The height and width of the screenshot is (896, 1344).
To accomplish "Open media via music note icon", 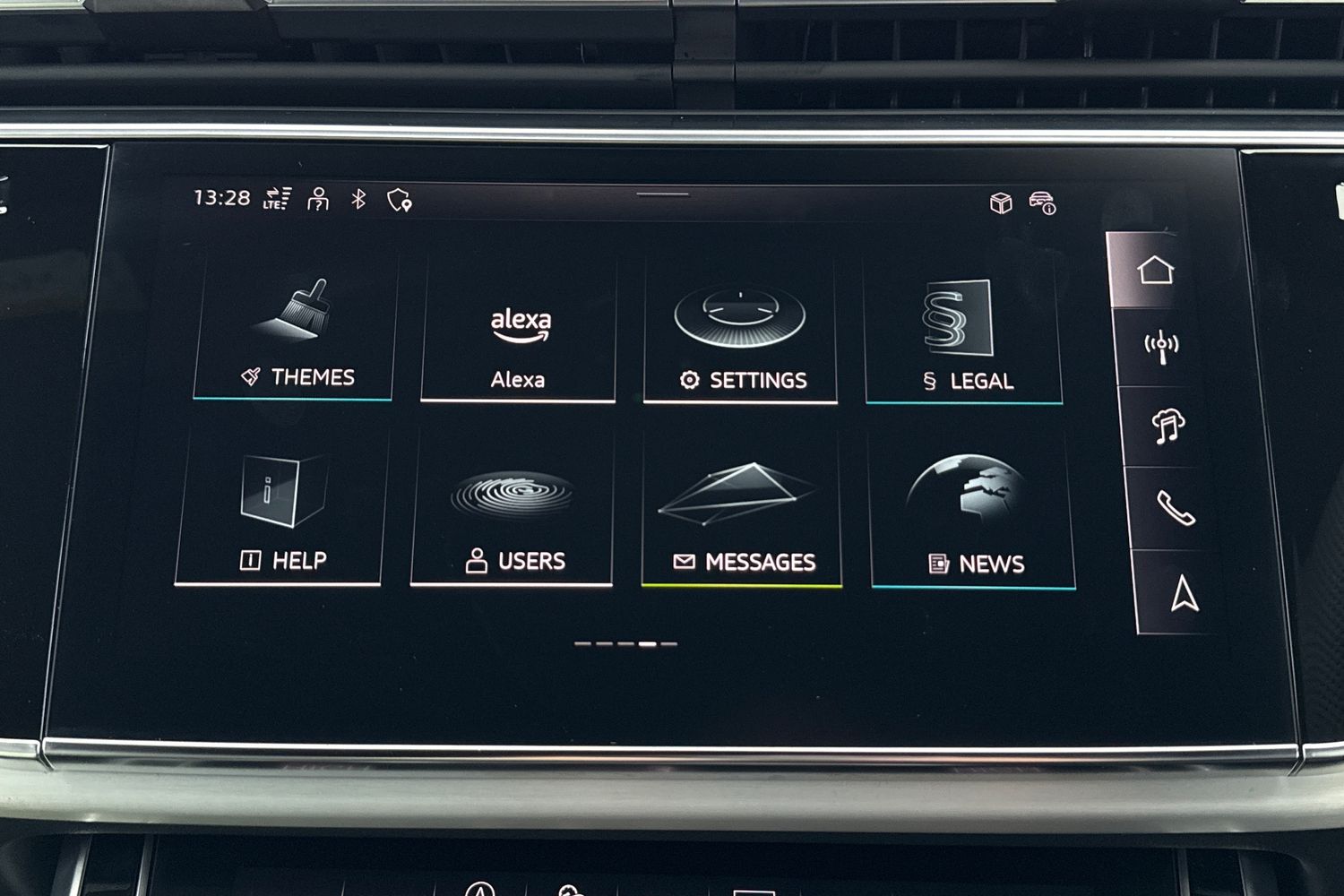I will coord(1167,426).
